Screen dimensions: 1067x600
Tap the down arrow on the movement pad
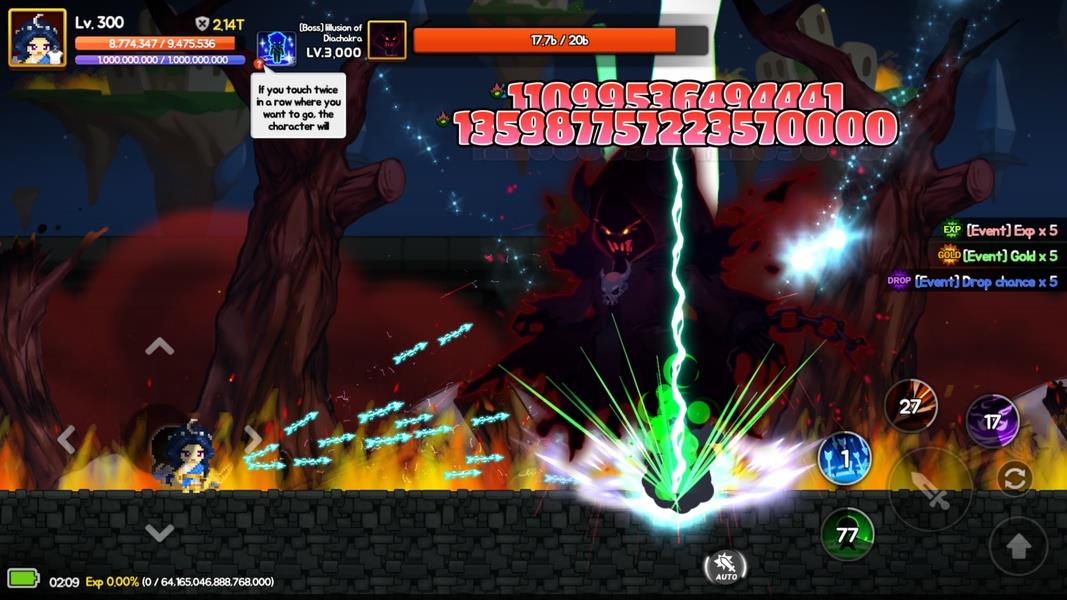pos(160,532)
